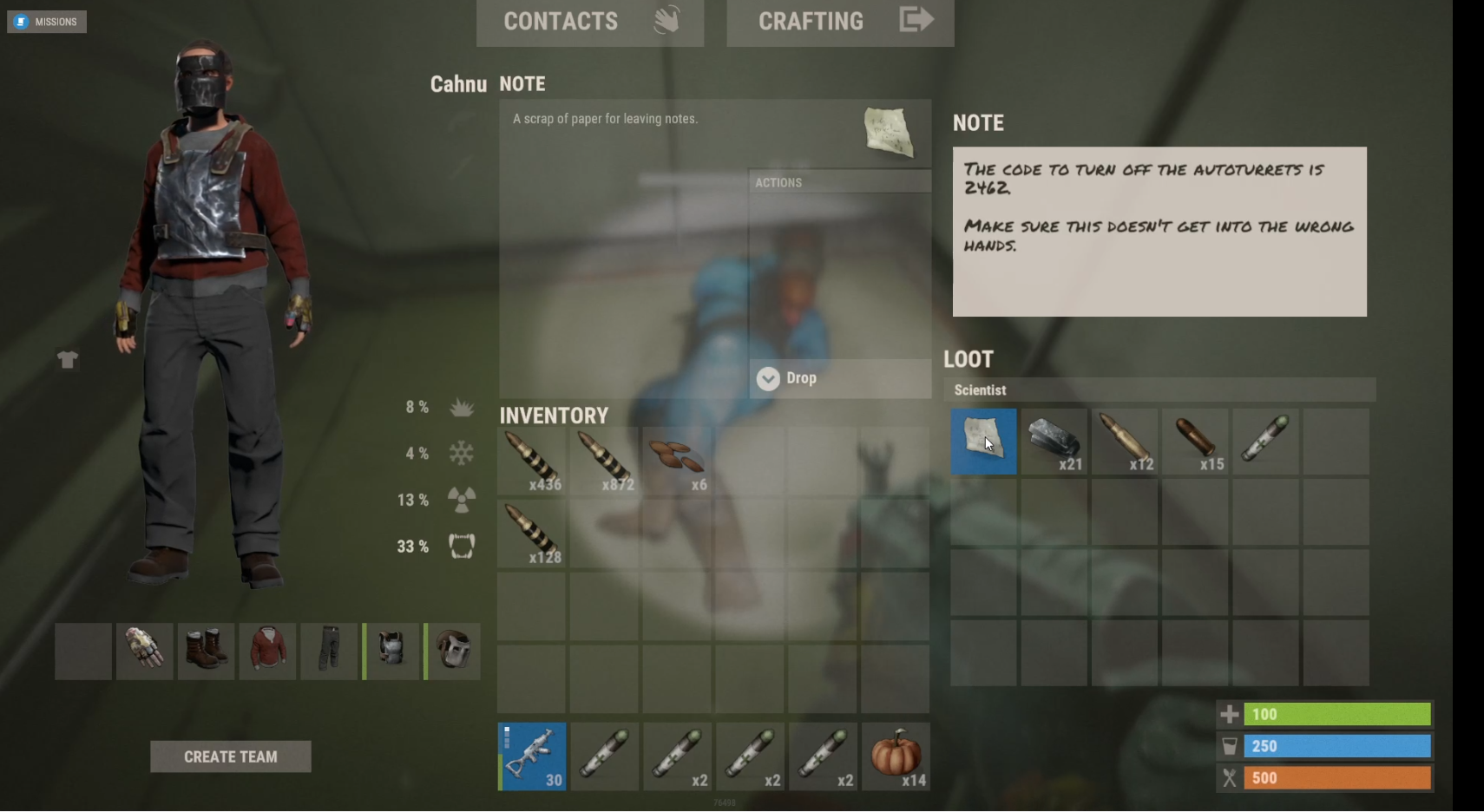Select the note in Scientist loot
This screenshot has width=1484, height=812.
[983, 442]
